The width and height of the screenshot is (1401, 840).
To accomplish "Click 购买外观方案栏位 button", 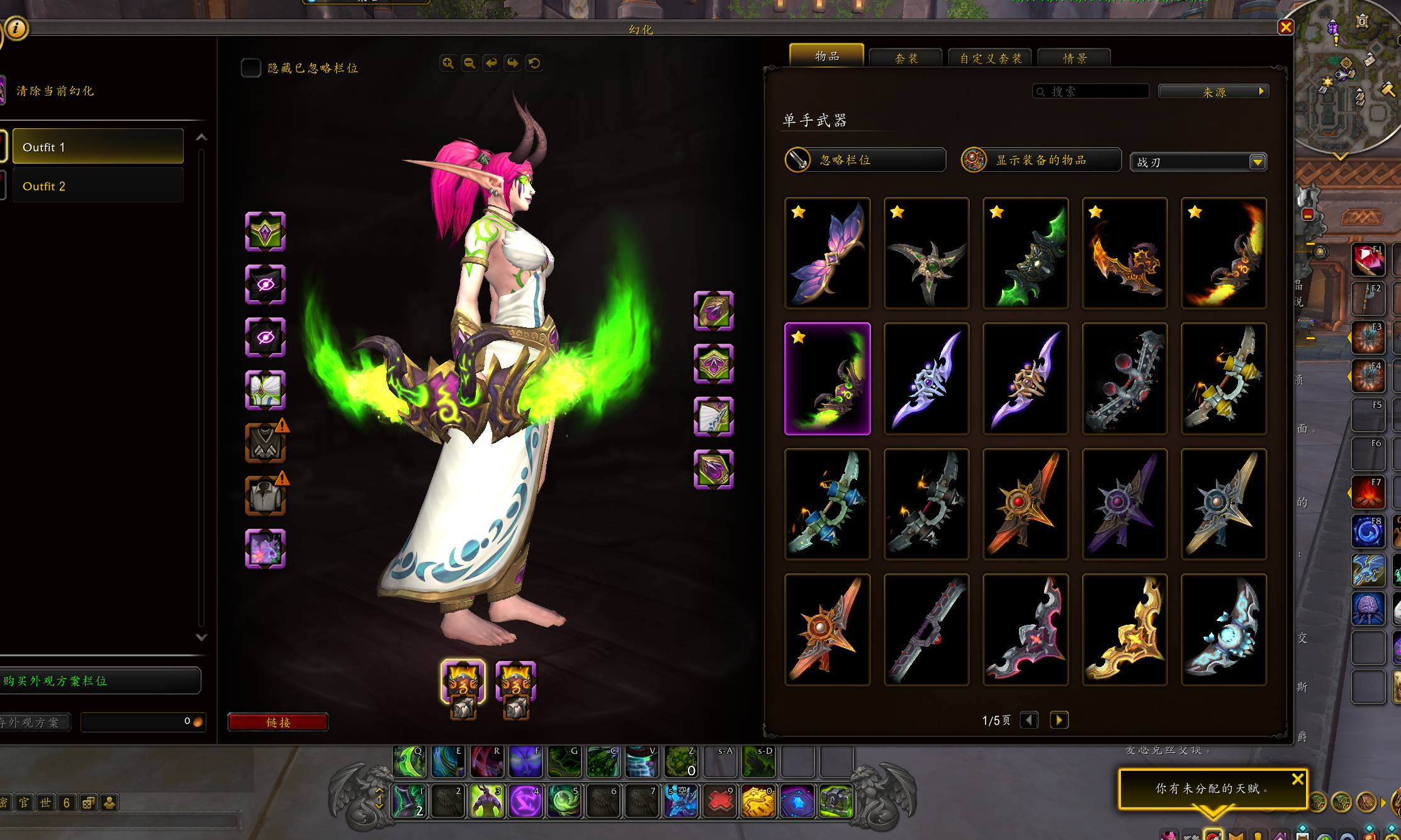I will coord(99,681).
